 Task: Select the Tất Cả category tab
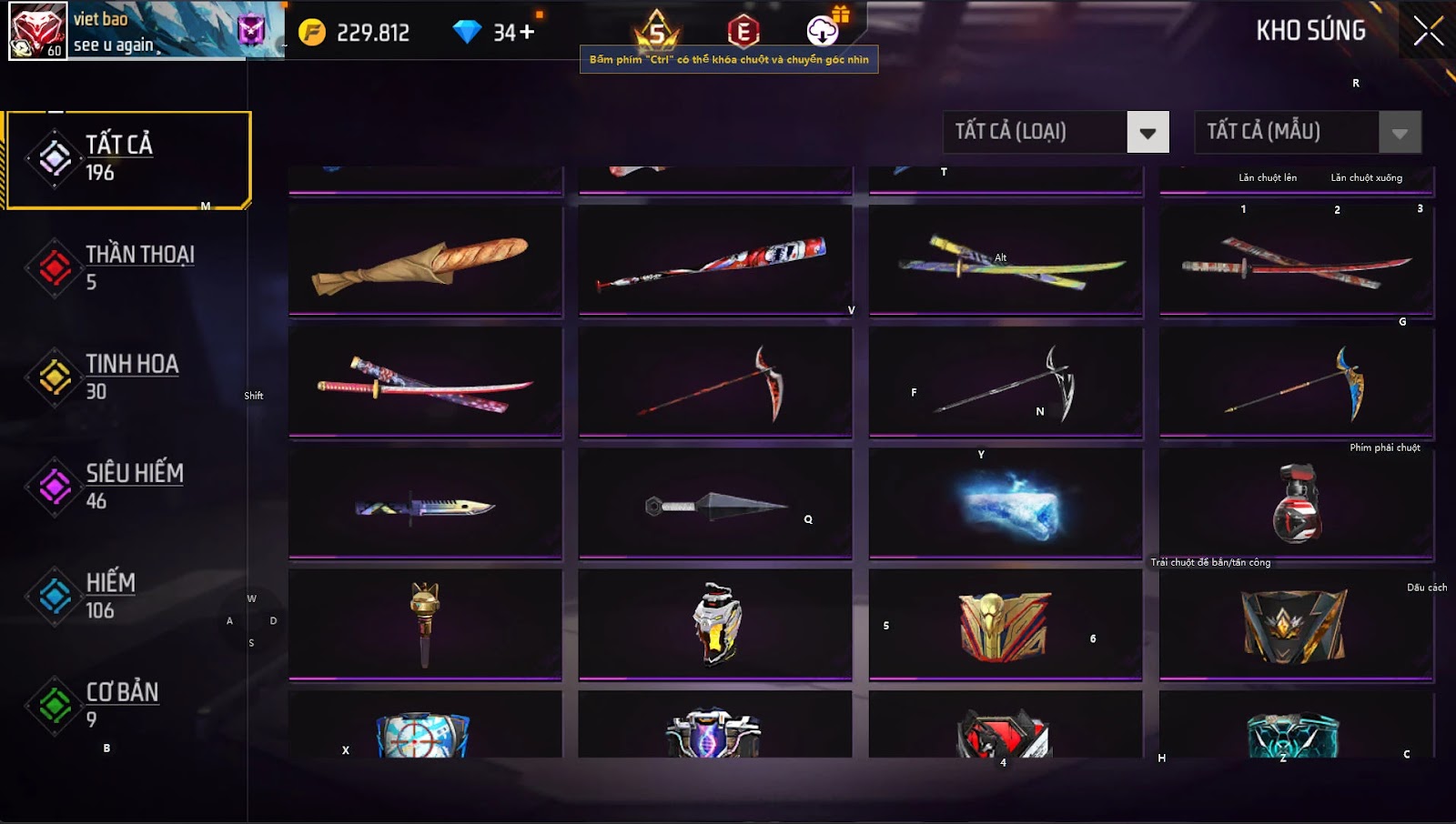(127, 159)
